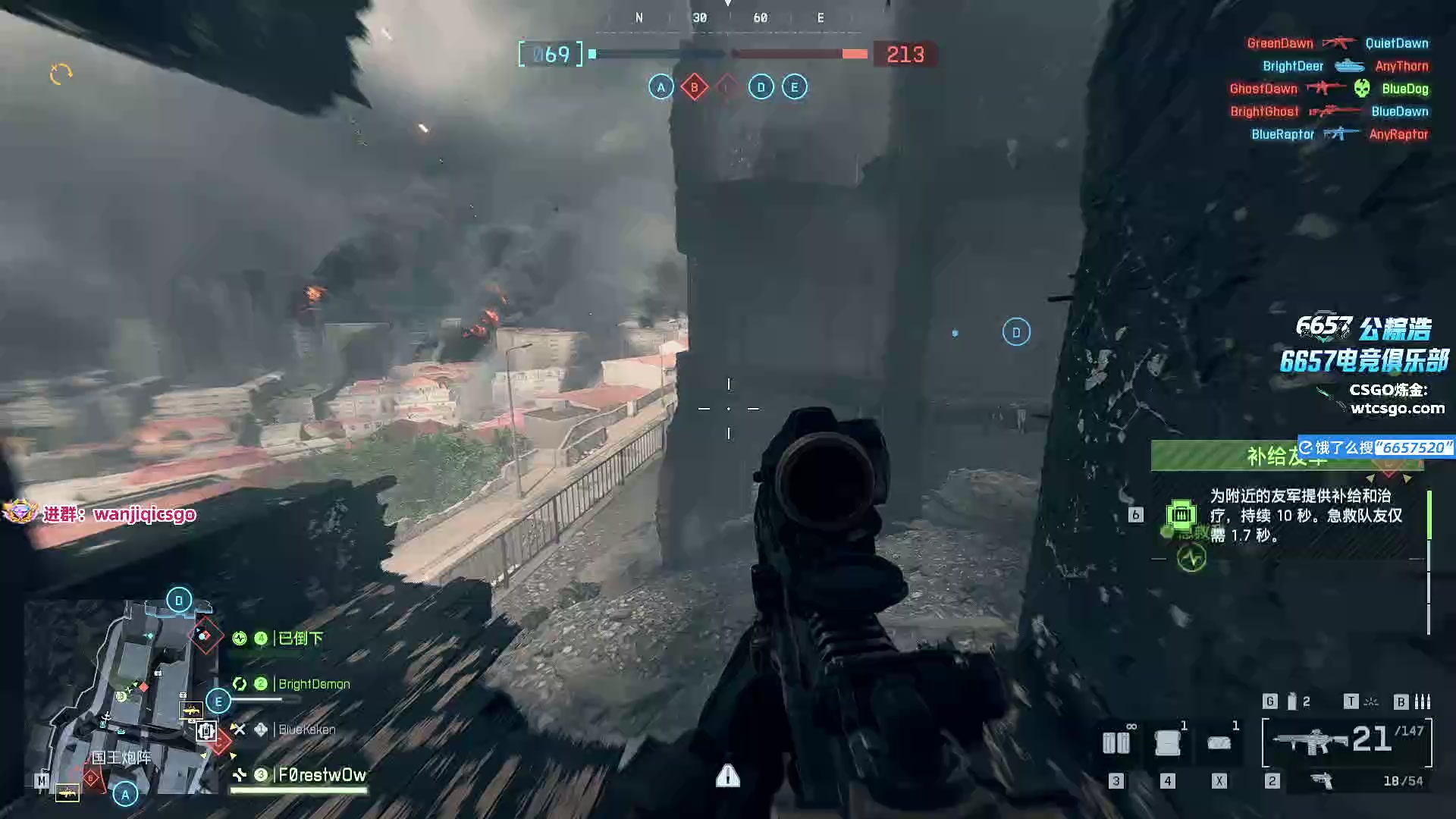This screenshot has width=1456, height=819.
Task: Click the wtcsgo.com stream overlay link
Action: point(1397,408)
